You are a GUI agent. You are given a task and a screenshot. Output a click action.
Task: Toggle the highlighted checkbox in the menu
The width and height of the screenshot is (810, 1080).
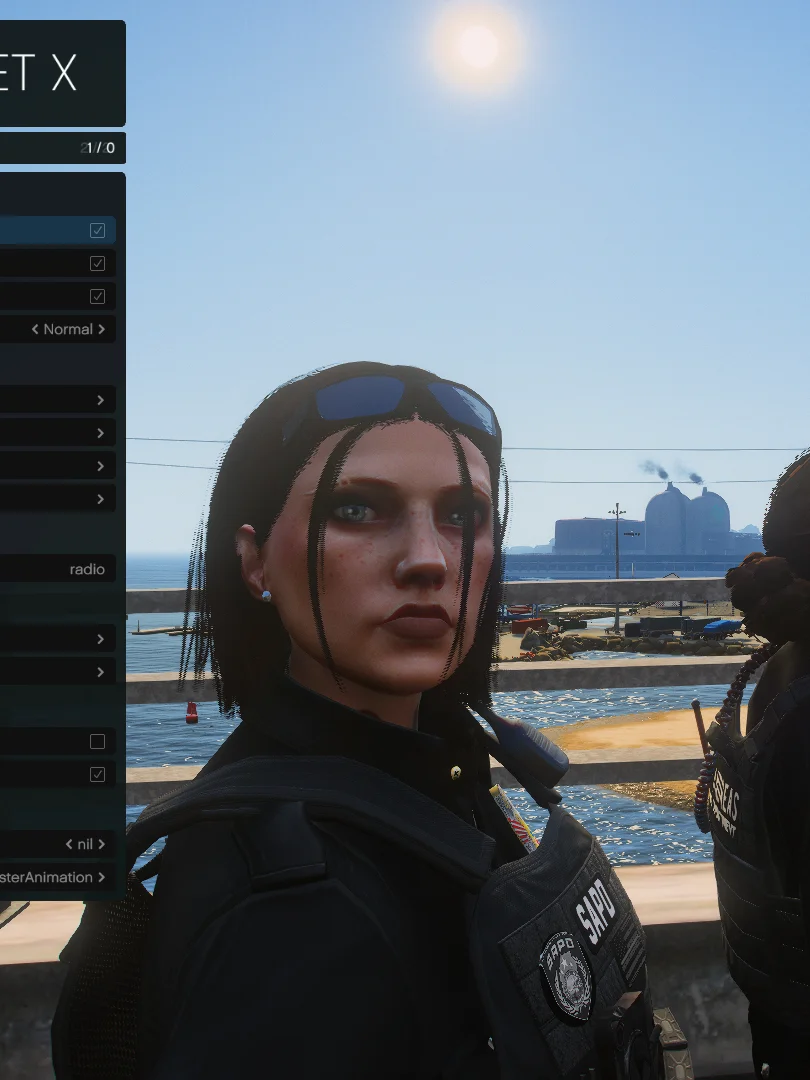pos(97,231)
